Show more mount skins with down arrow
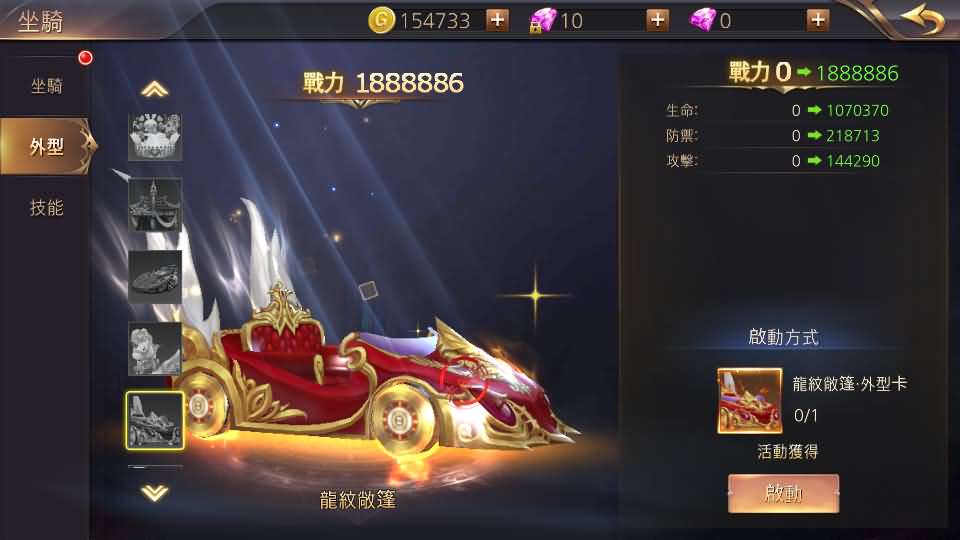960x540 pixels. coord(154,492)
